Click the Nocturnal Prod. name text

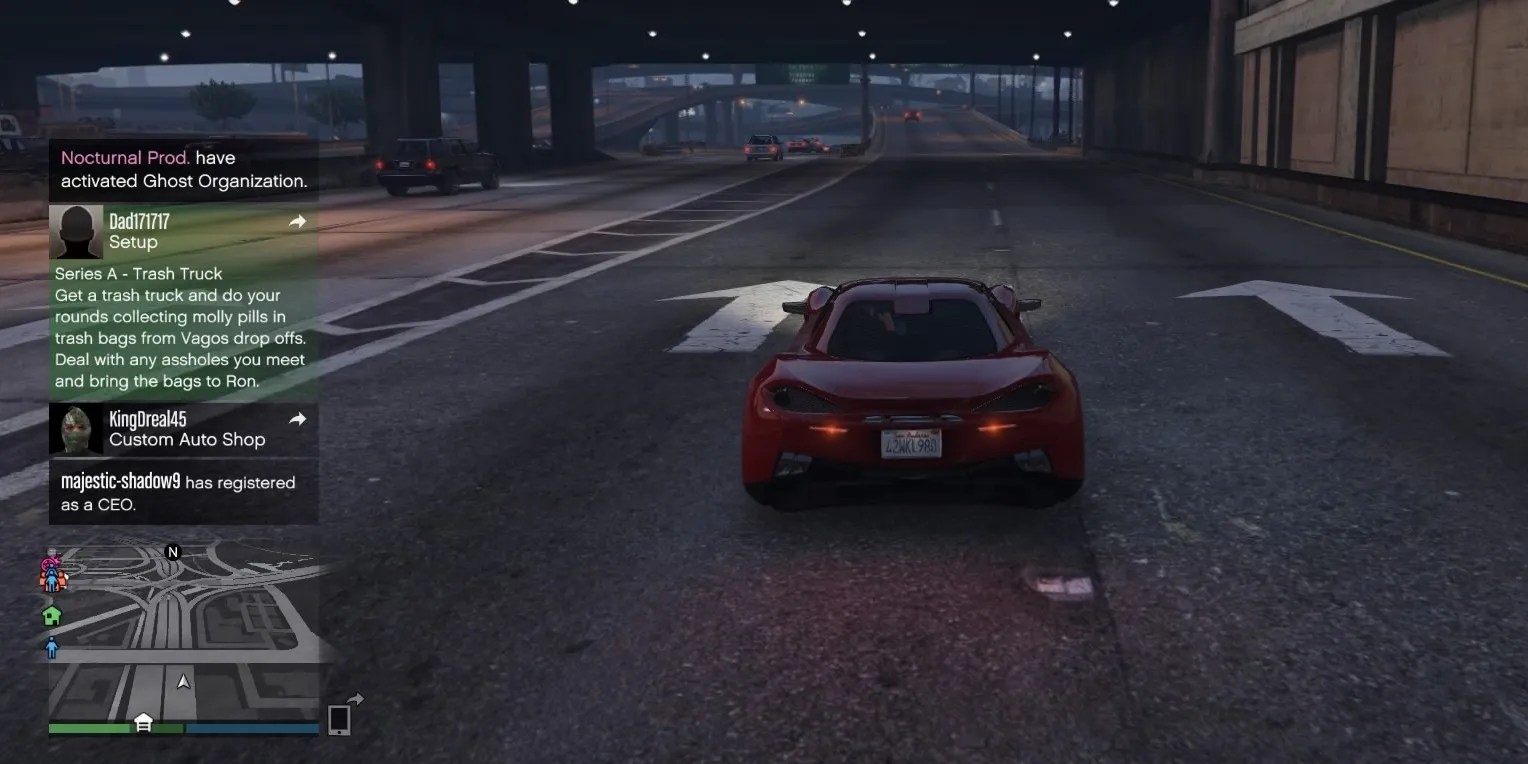(125, 157)
